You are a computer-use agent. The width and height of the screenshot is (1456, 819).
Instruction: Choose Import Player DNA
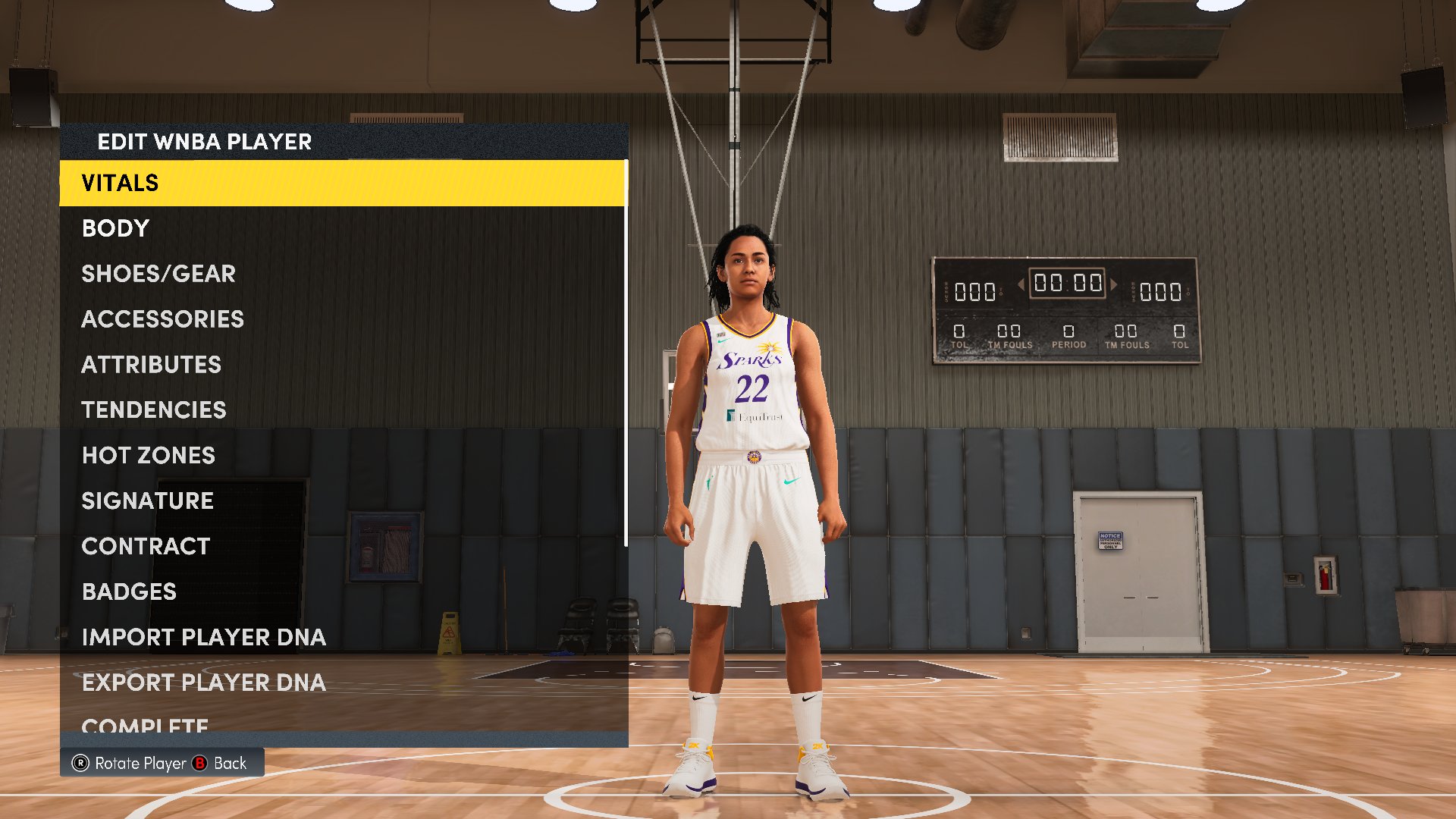point(203,637)
